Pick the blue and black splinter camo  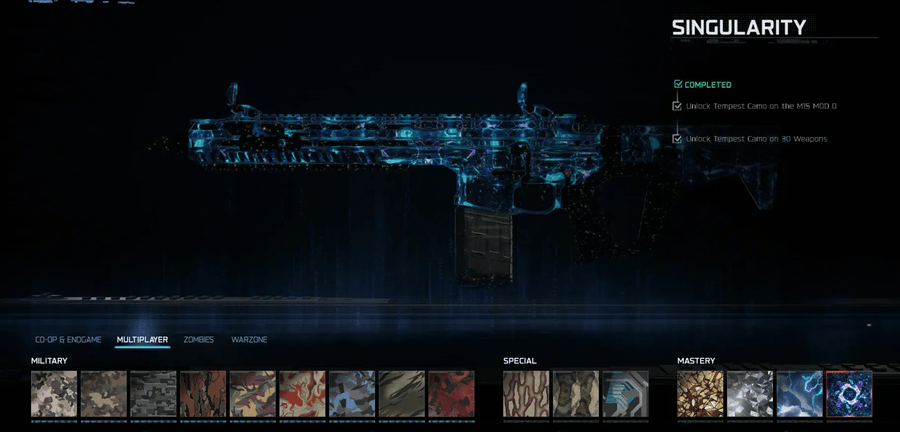[x=352, y=394]
